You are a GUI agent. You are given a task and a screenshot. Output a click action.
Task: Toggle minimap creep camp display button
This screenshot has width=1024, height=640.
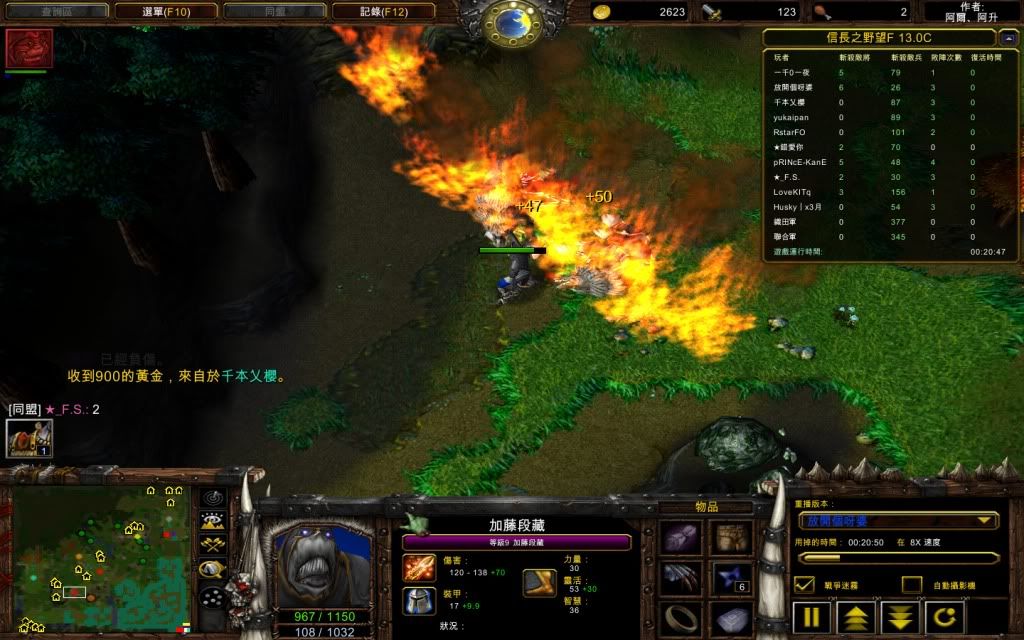[x=212, y=569]
